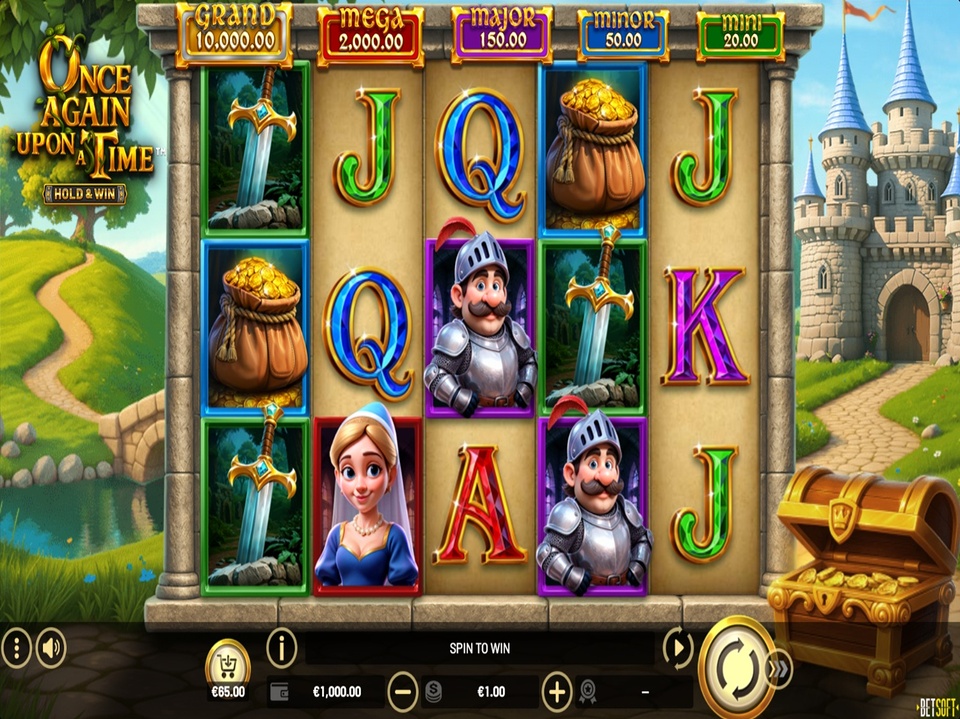Decrease the bet with the minus button

(x=403, y=690)
